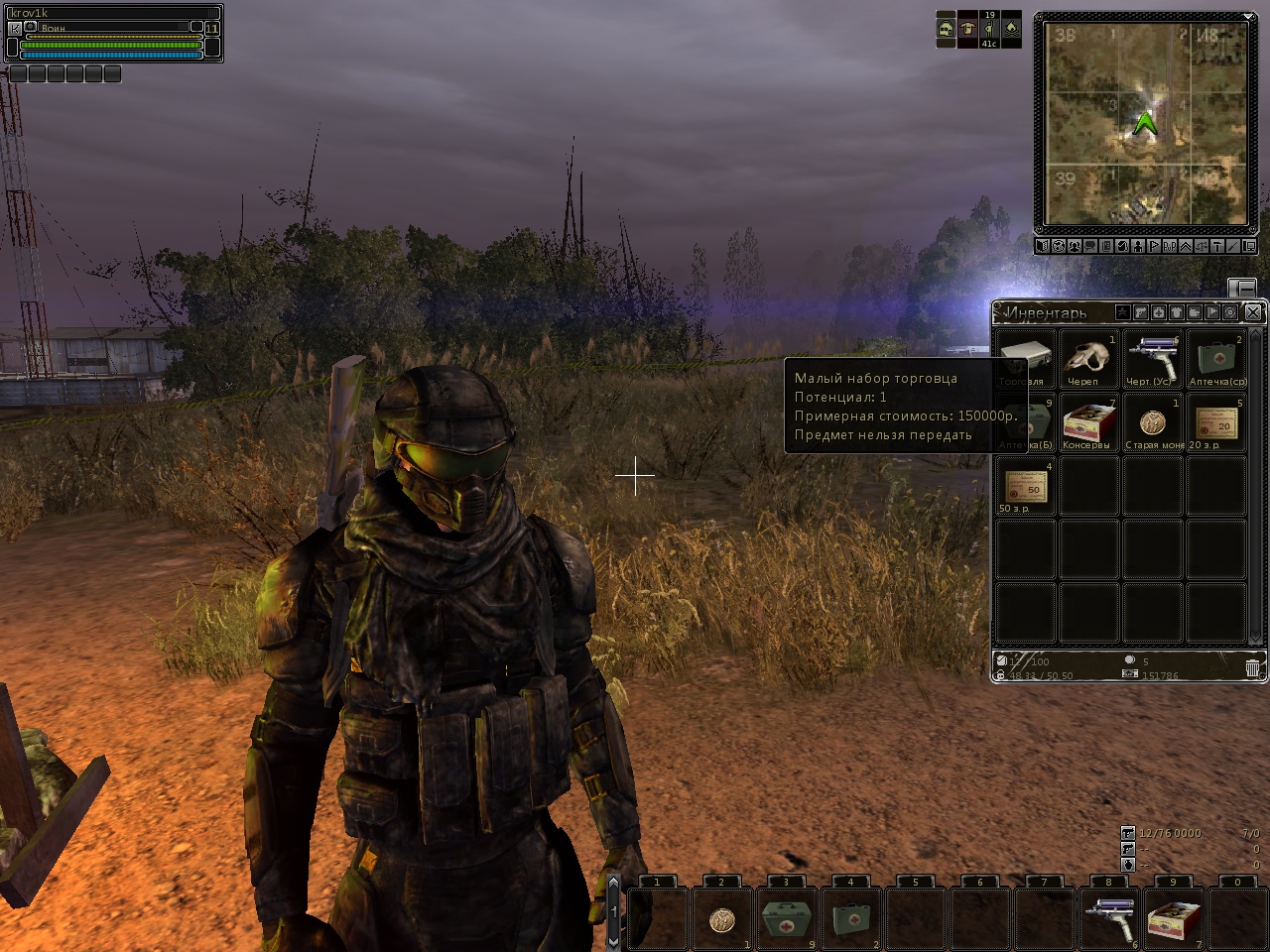Select the Старая монета coin in inventory

coord(1152,422)
